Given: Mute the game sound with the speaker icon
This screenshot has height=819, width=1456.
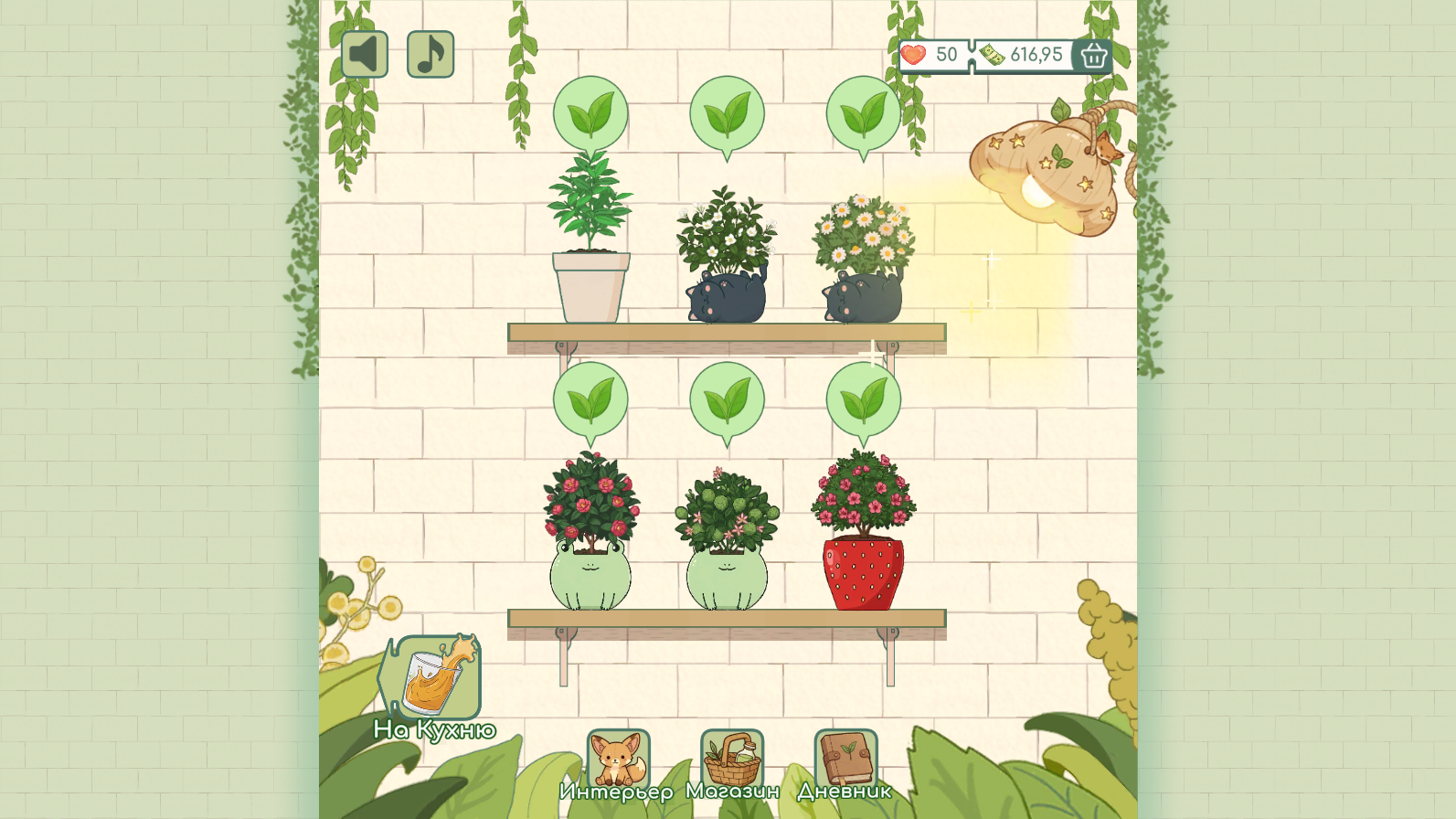Looking at the screenshot, I should [x=364, y=53].
